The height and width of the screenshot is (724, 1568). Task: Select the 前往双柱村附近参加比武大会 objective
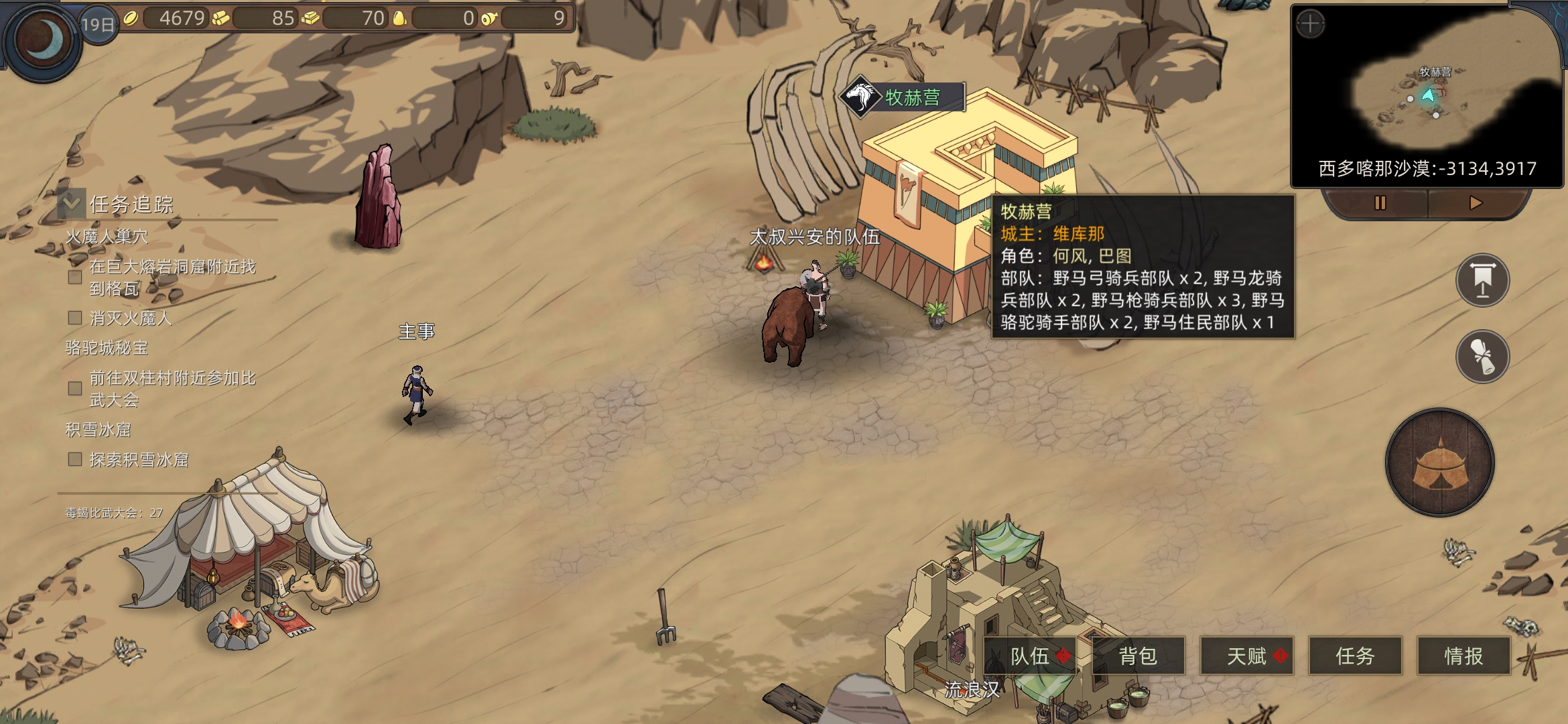point(172,389)
